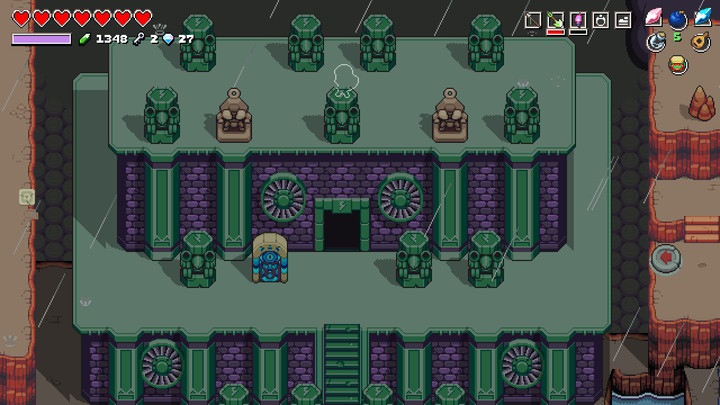Activate the light blue crystal item

pyautogui.click(x=703, y=17)
